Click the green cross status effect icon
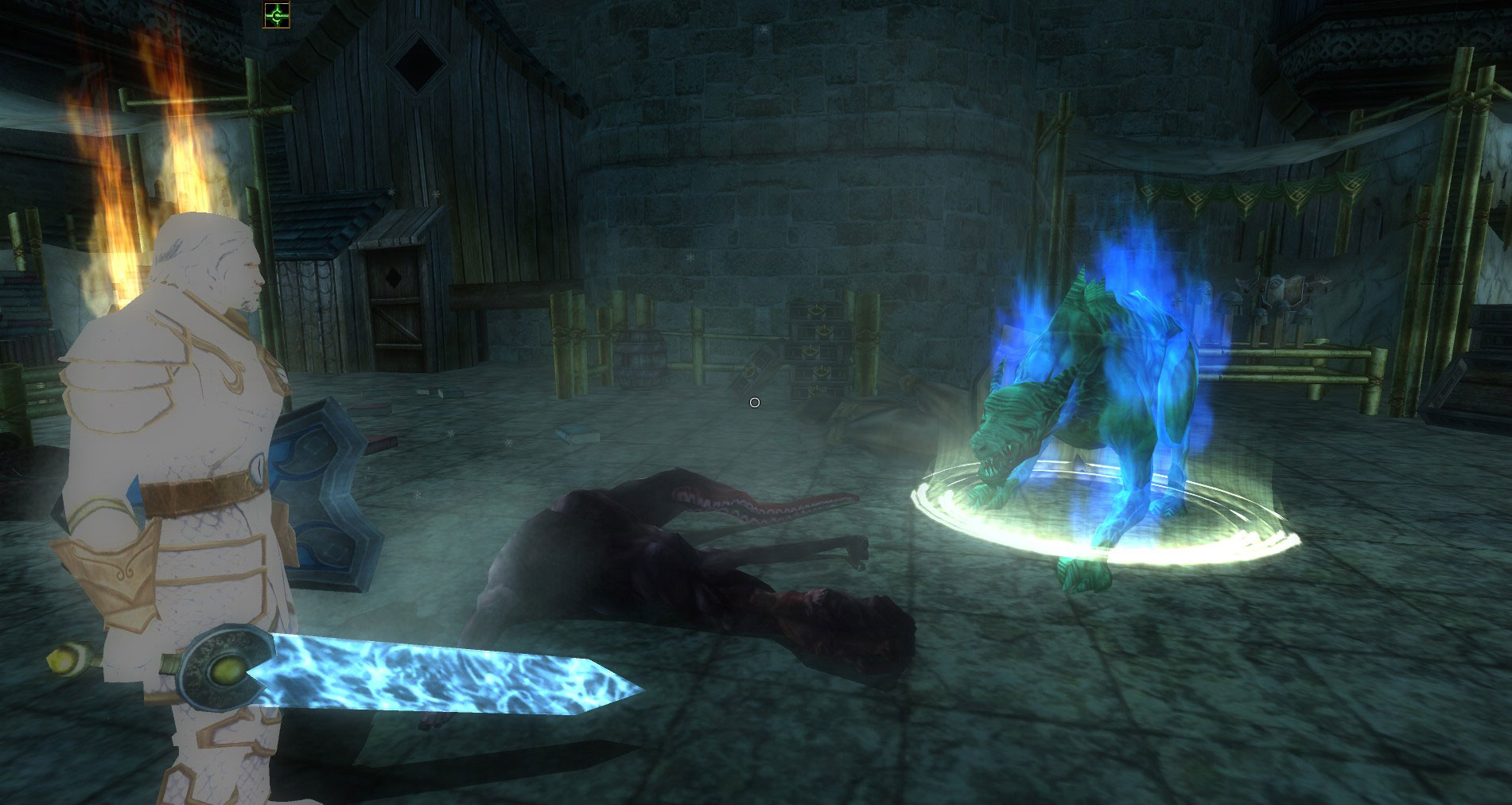 click(277, 14)
